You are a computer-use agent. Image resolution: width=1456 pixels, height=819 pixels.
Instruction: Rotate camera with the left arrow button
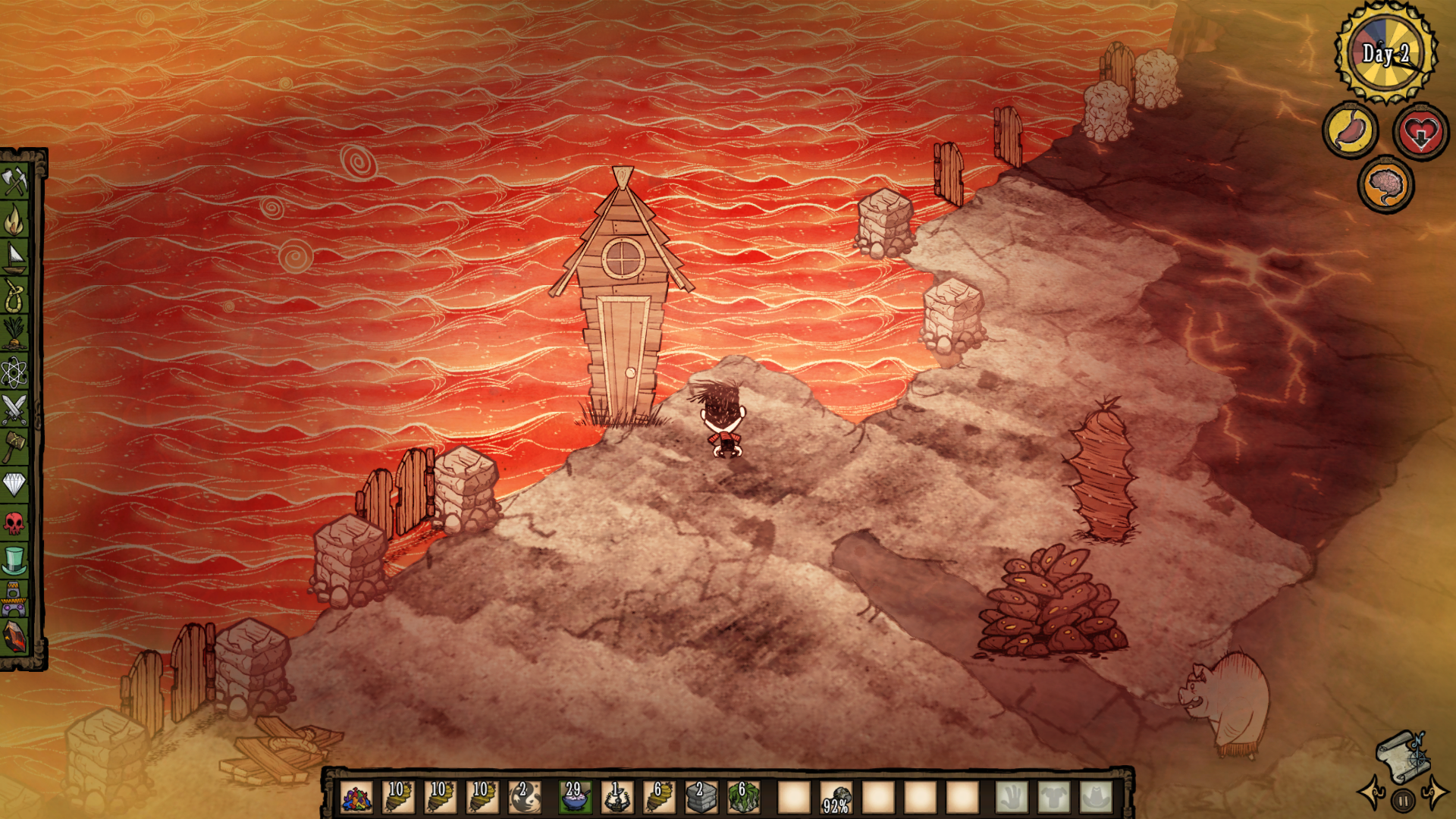coord(1371,793)
